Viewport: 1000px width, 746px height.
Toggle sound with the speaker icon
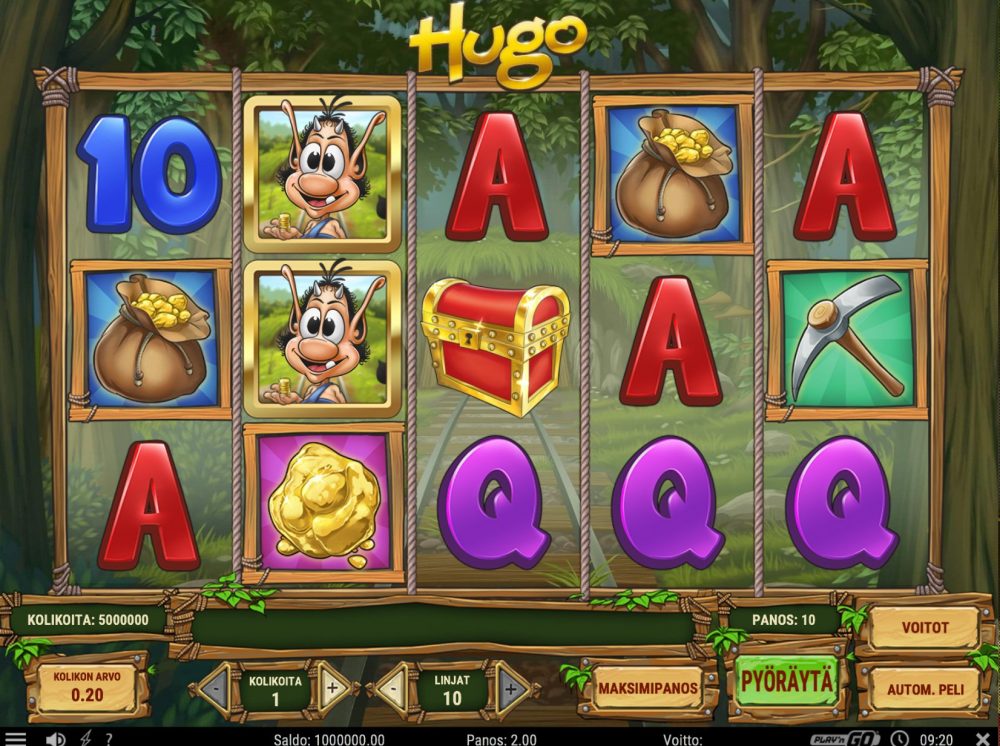coord(55,739)
